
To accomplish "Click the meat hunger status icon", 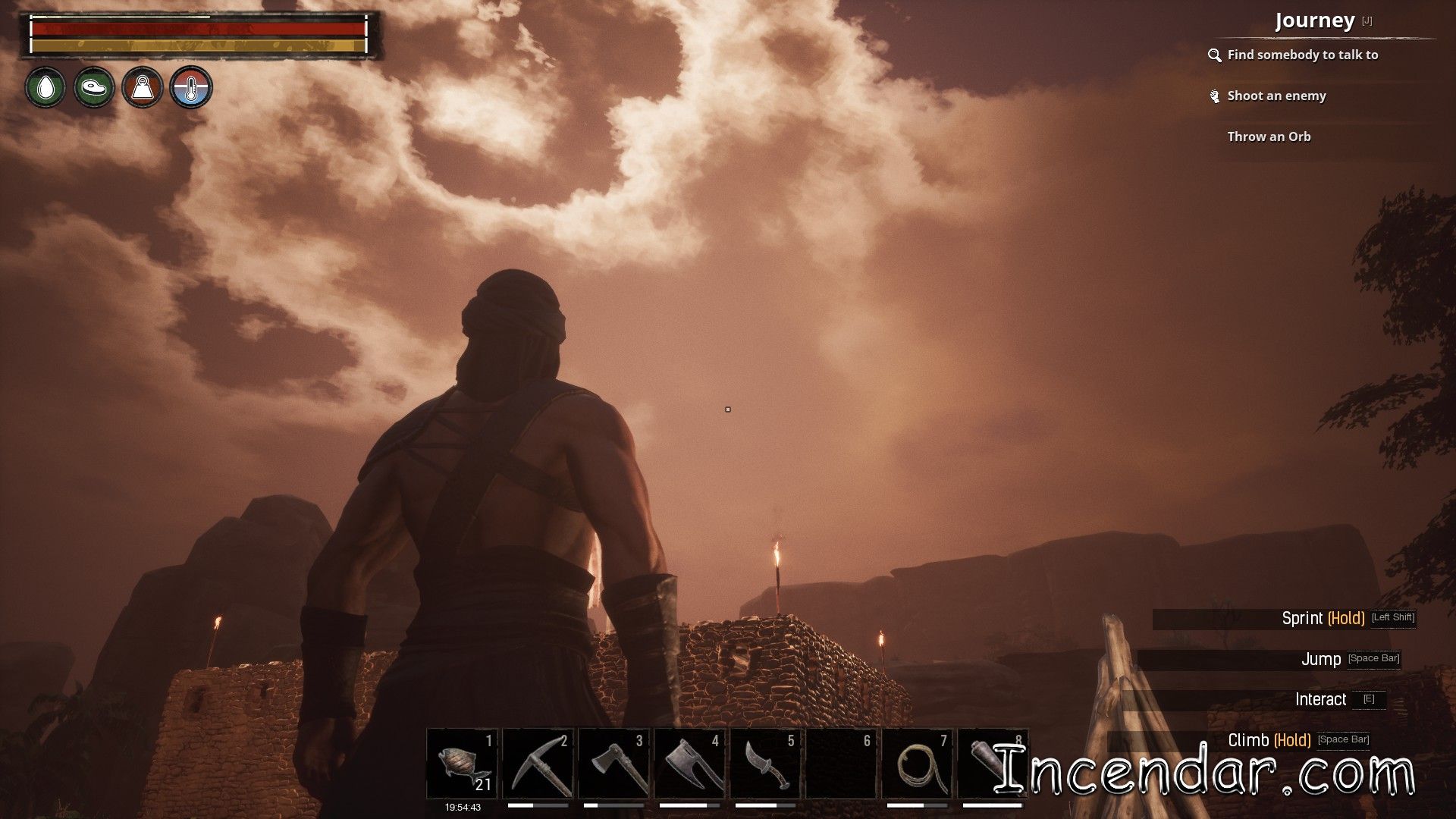I will coord(94,88).
